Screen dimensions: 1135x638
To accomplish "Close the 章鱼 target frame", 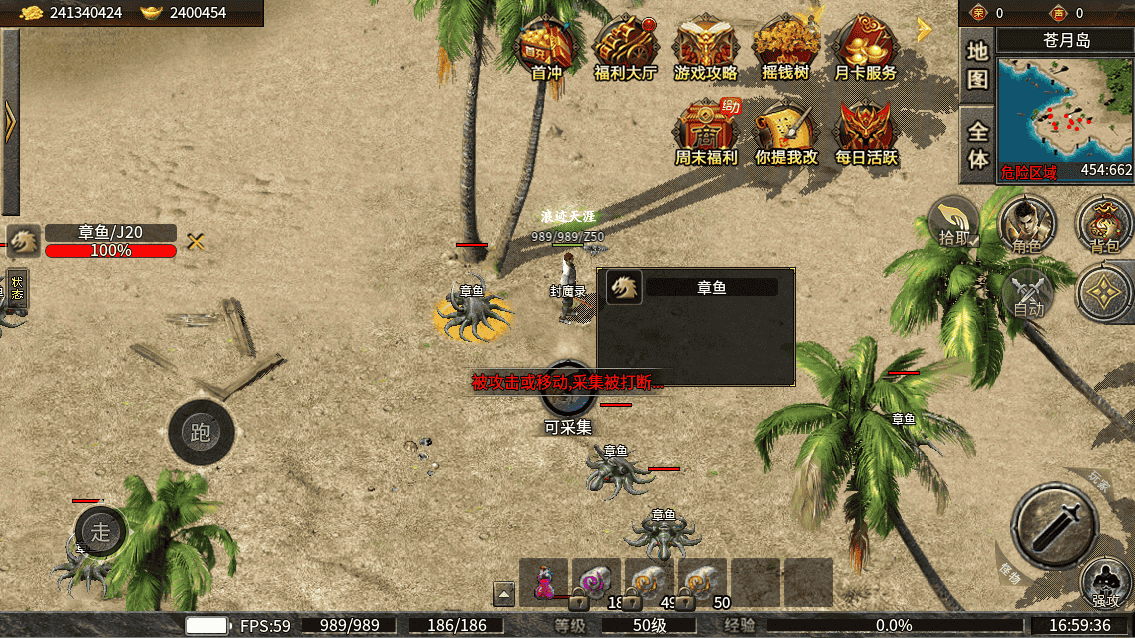I will tap(196, 240).
